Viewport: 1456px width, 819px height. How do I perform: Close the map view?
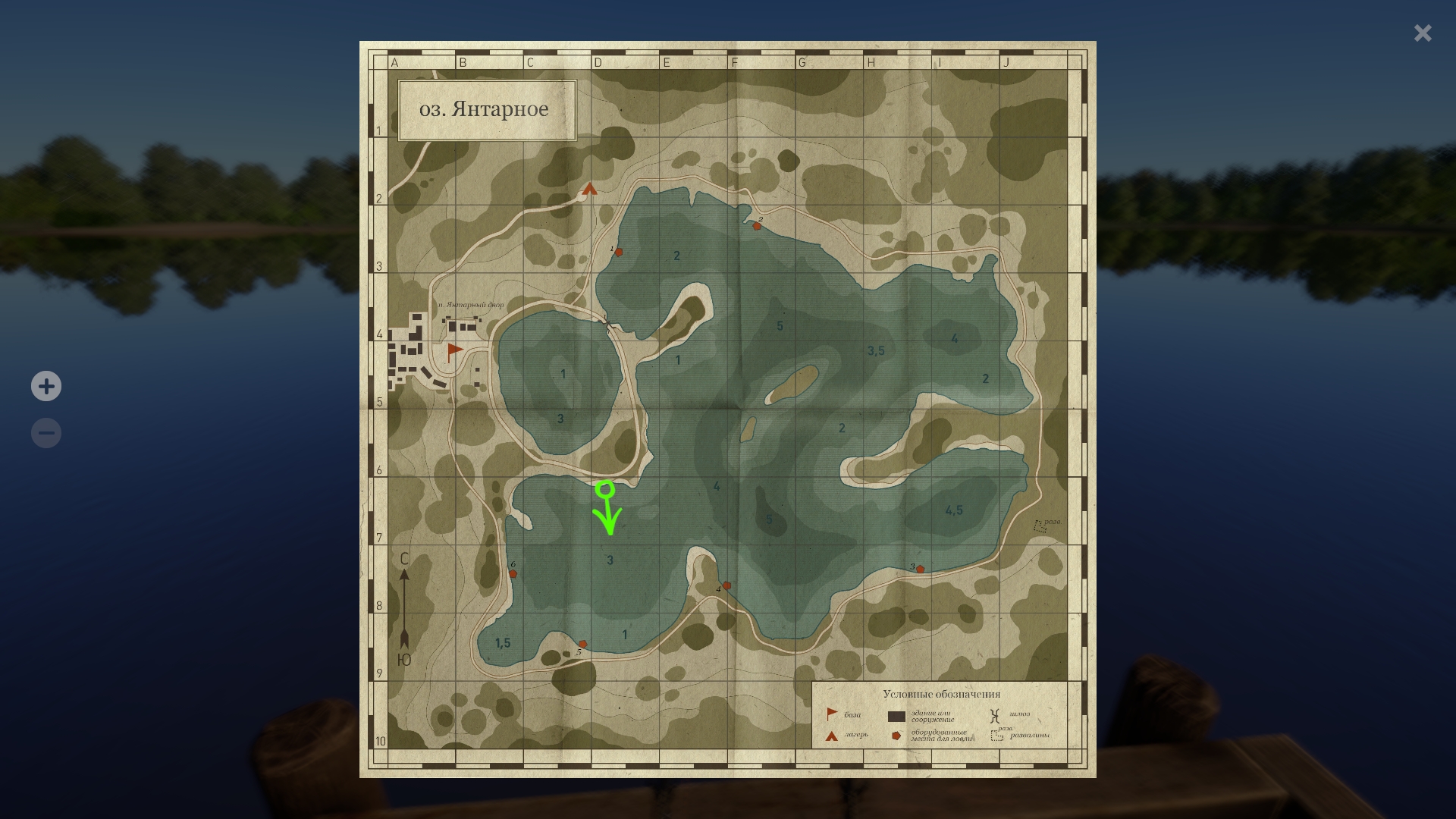[1423, 33]
